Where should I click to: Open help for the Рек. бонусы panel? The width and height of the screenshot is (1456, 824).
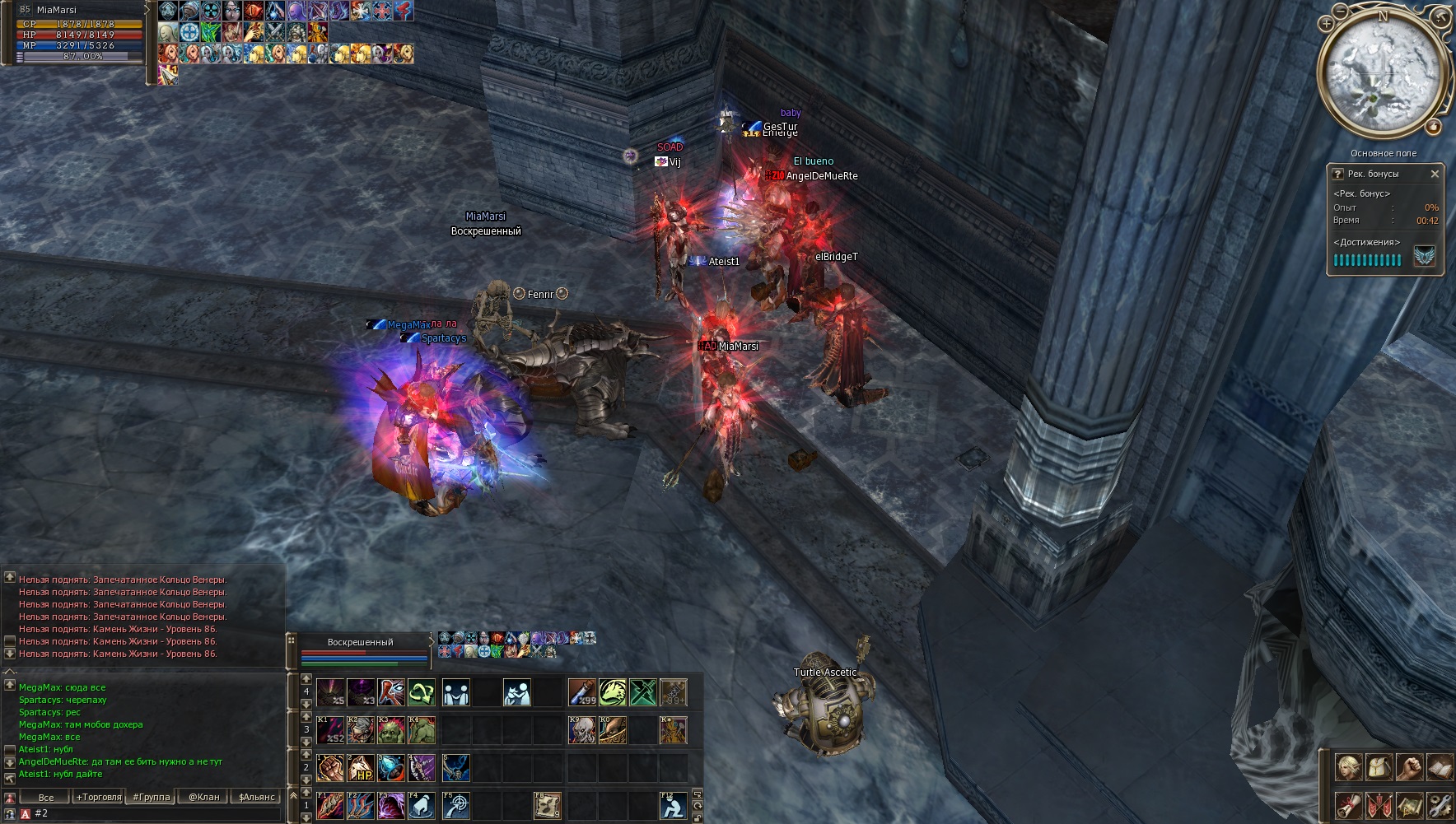(x=1337, y=174)
